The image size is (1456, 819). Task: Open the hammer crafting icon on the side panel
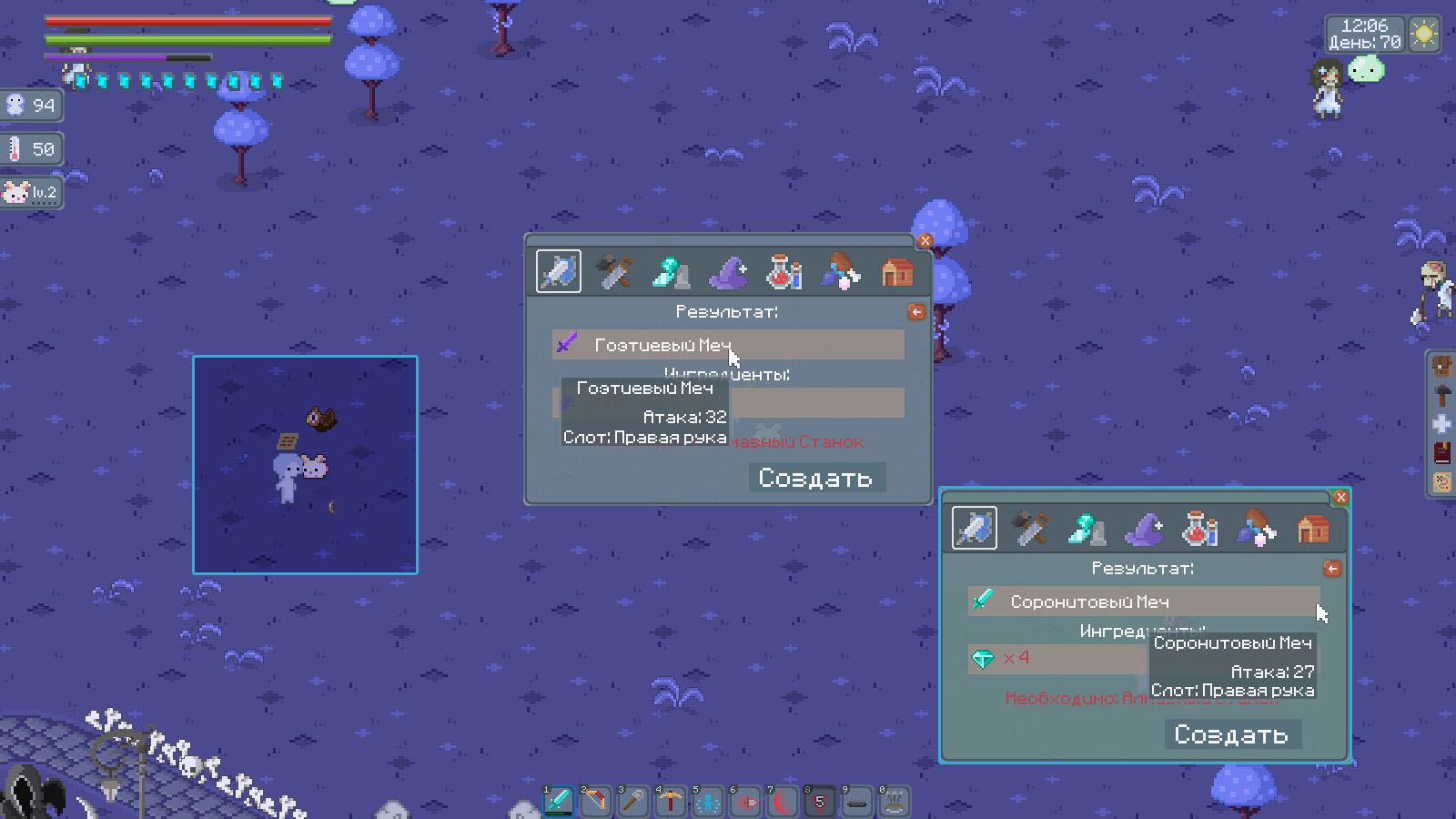(x=1441, y=395)
